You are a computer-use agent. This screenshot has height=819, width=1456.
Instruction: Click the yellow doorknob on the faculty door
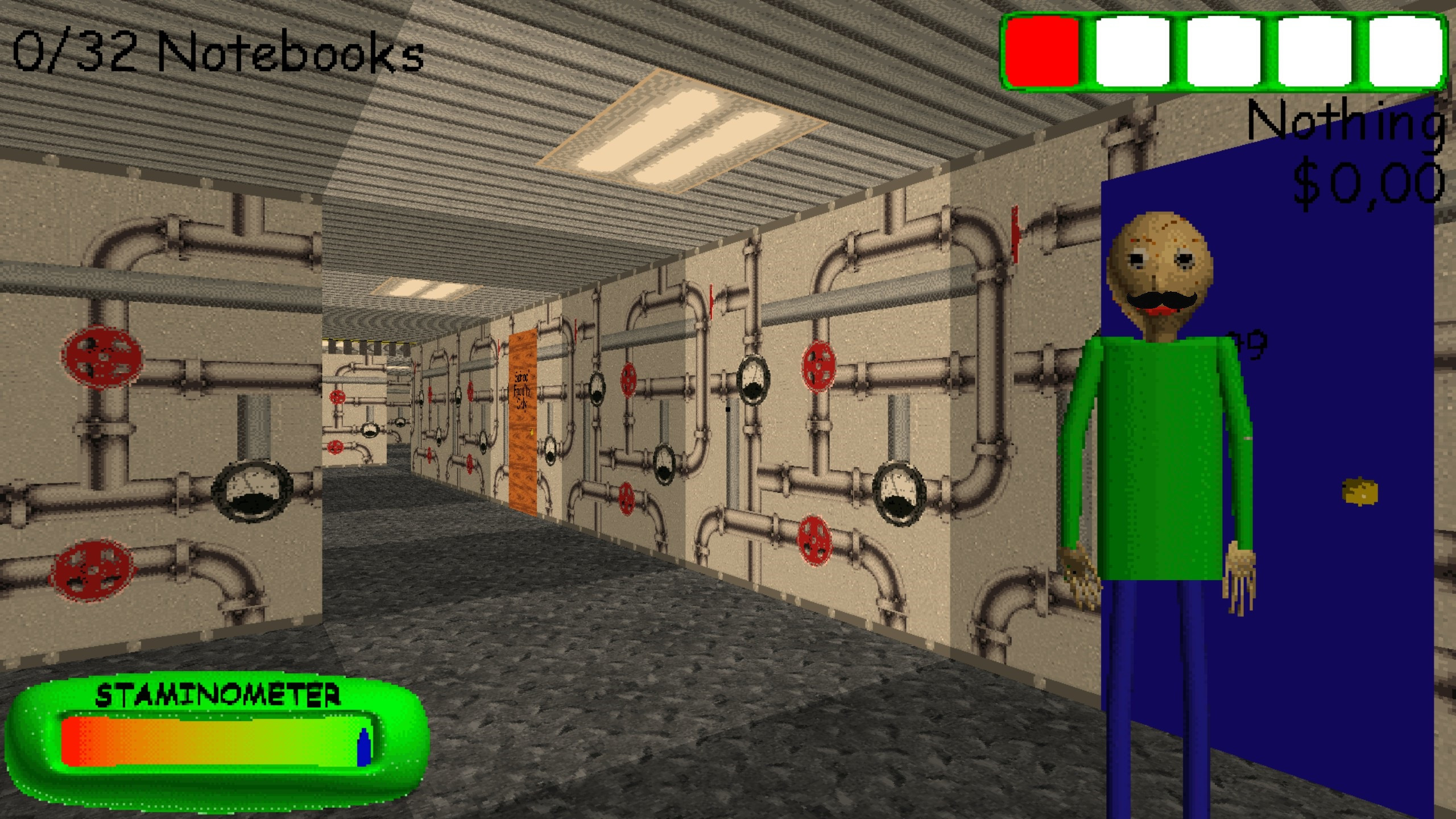pyautogui.click(x=532, y=432)
